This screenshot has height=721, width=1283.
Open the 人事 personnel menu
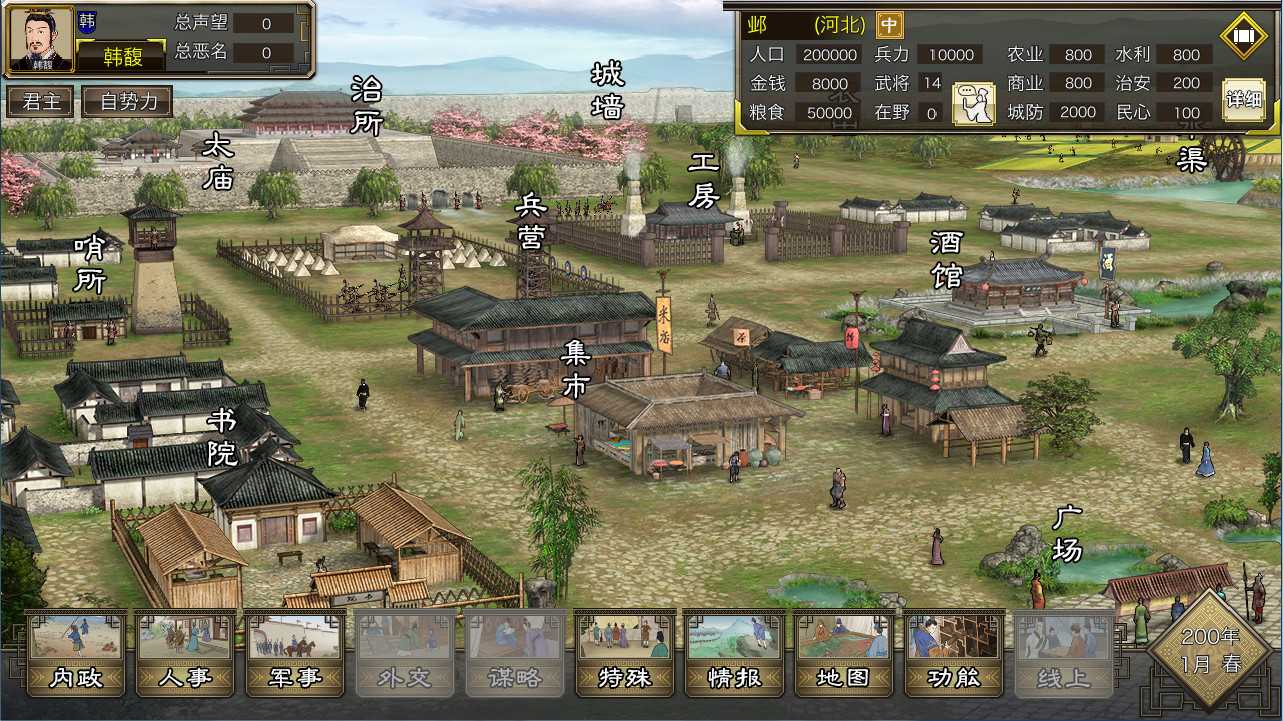[186, 653]
